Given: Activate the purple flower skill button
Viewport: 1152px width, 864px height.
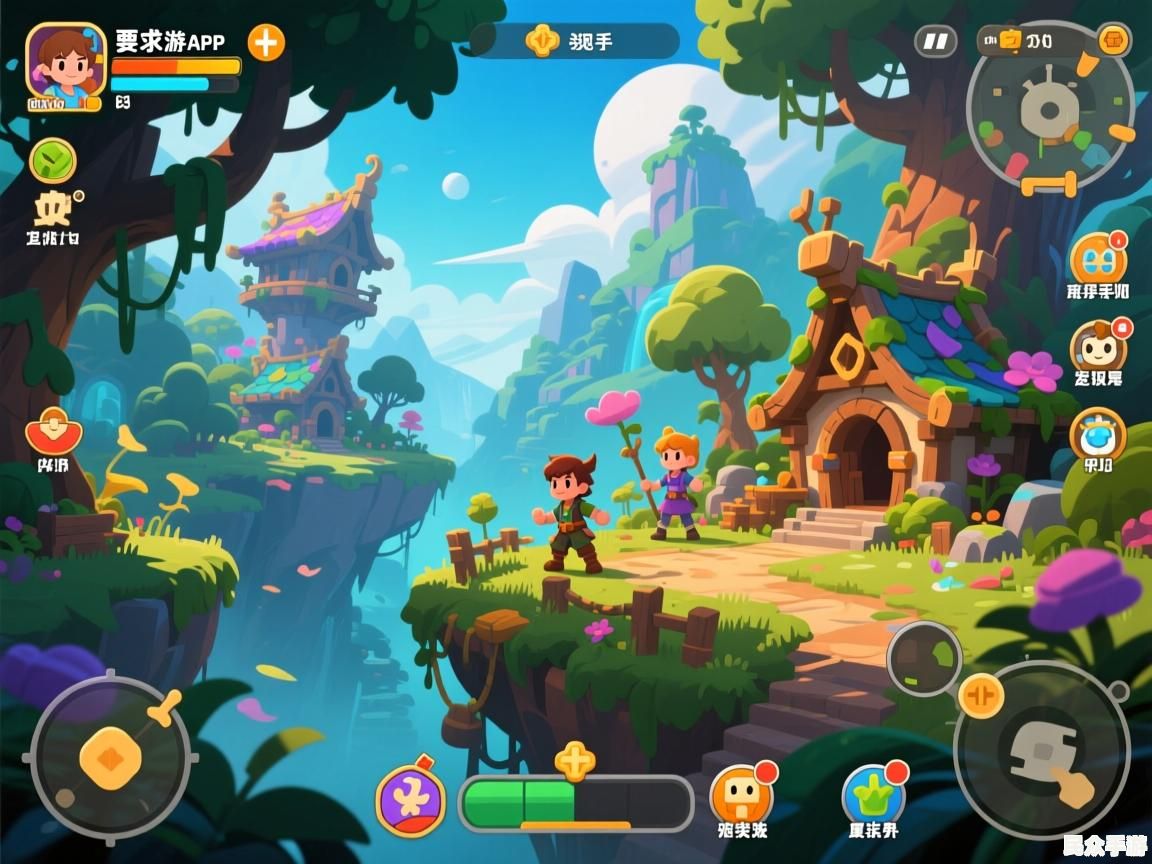Looking at the screenshot, I should 411,801.
